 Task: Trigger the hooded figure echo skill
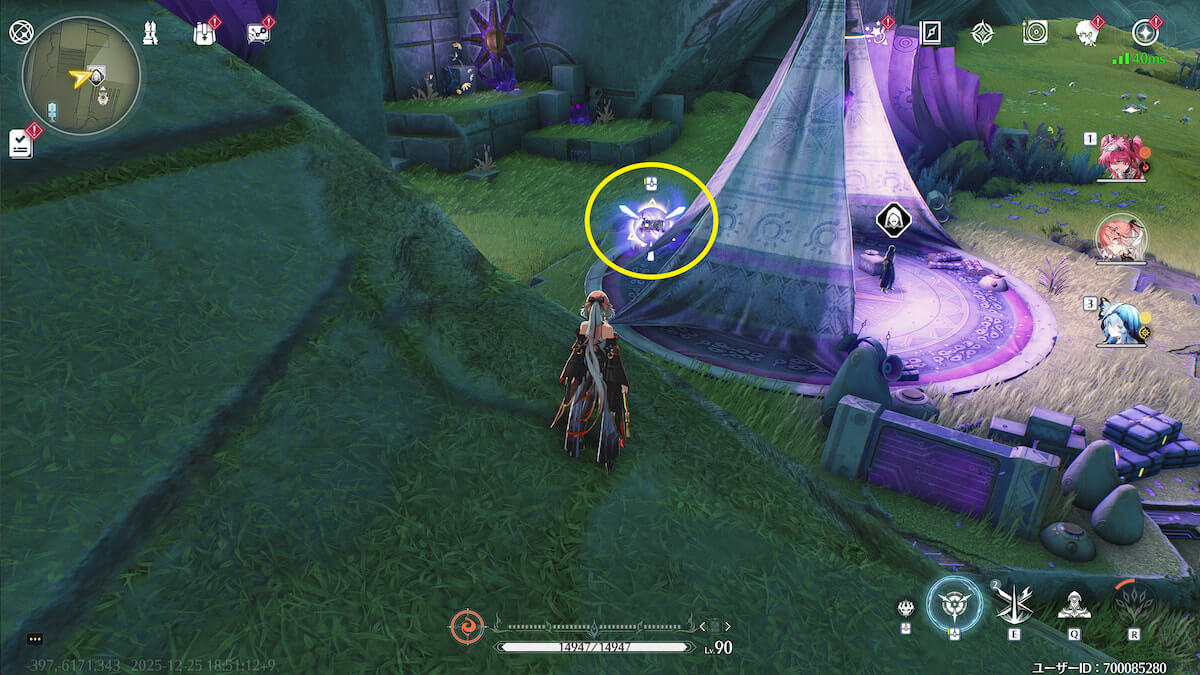click(x=1074, y=603)
